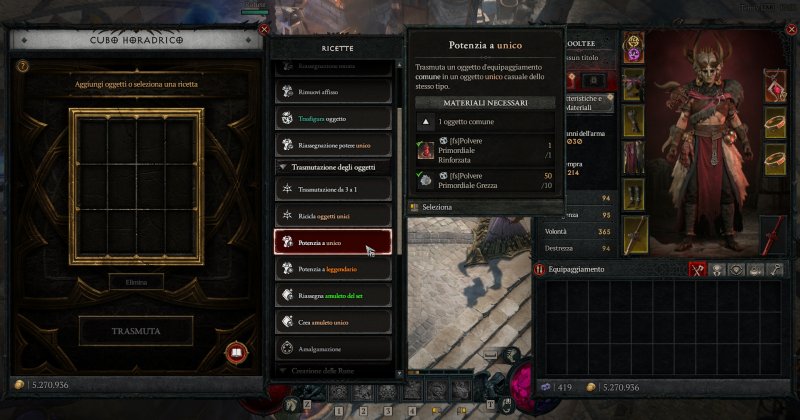Select the Rimuovi affisso recipe
This screenshot has width=800, height=420.
[334, 92]
